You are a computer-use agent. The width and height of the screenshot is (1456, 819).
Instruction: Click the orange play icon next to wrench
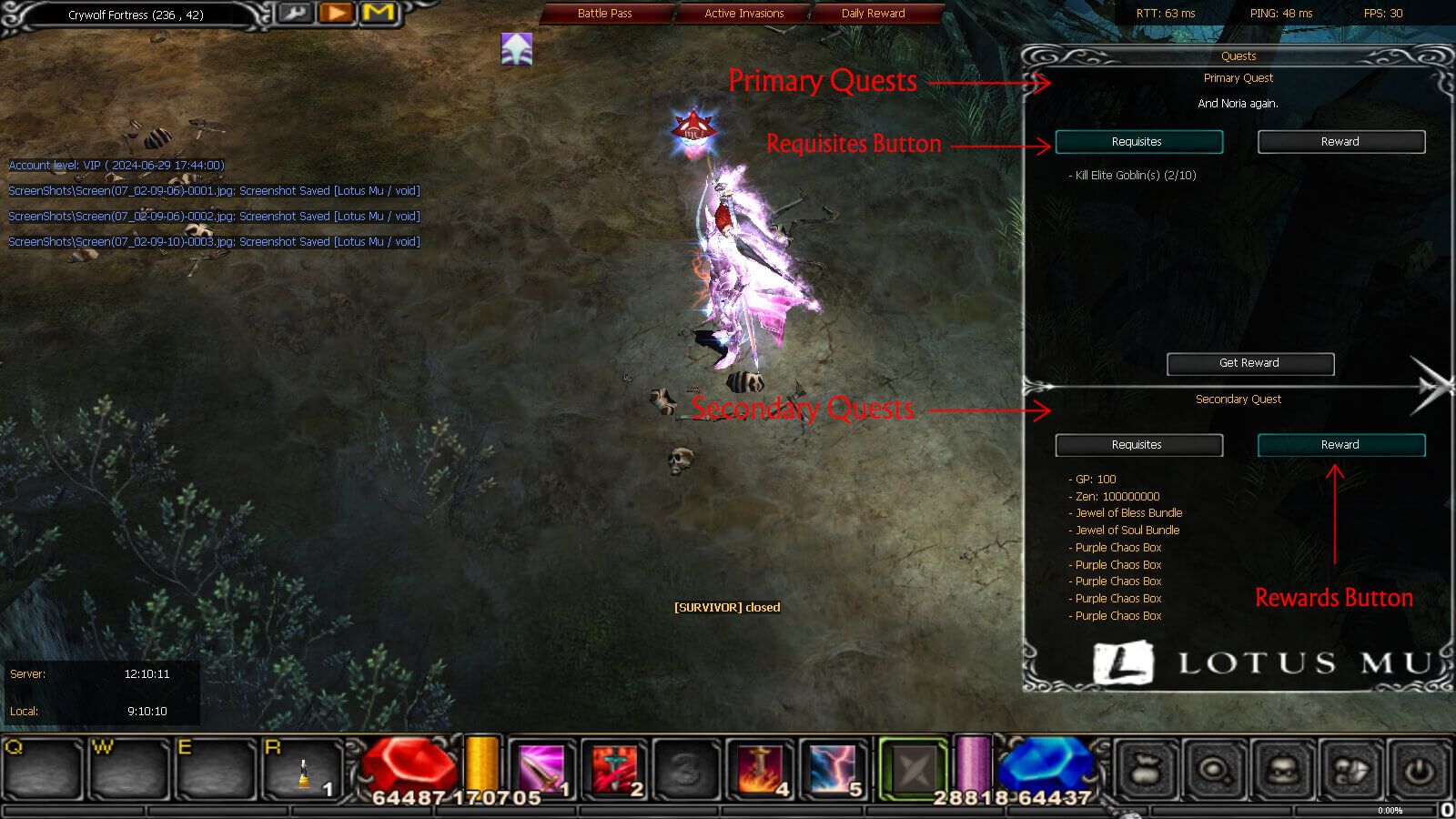[x=336, y=15]
